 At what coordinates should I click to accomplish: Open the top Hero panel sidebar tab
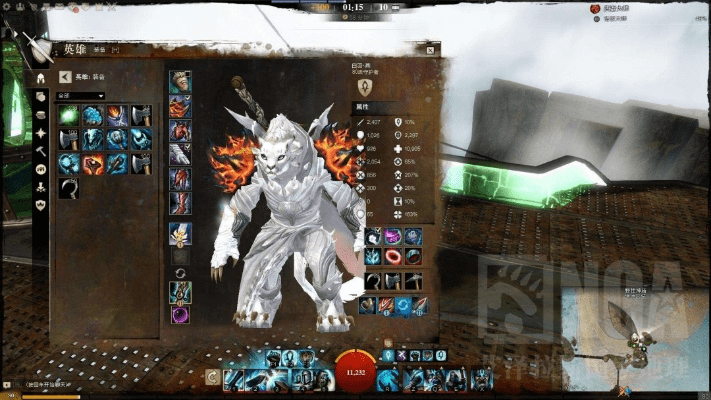[x=40, y=78]
